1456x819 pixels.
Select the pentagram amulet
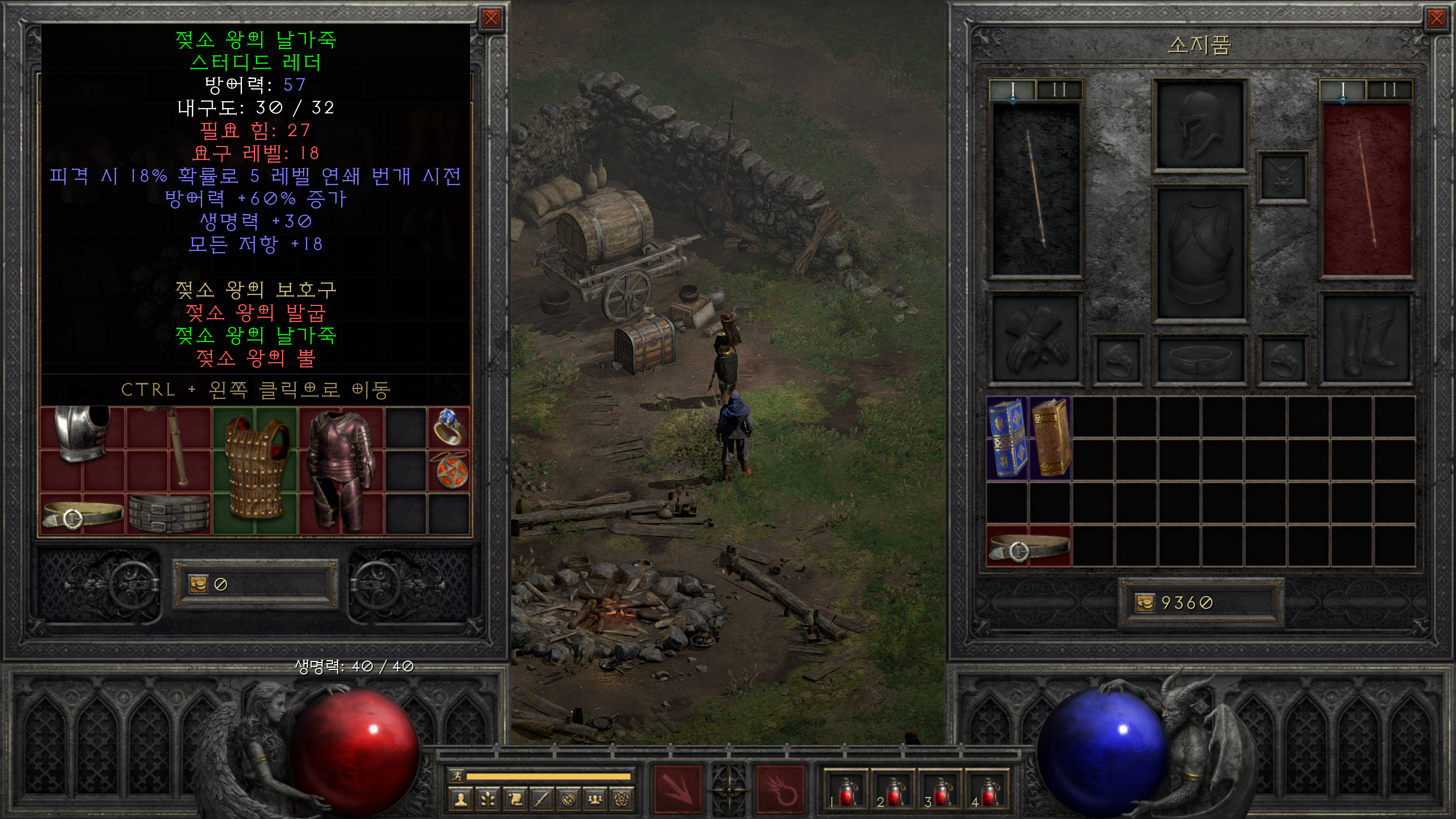pos(449,470)
